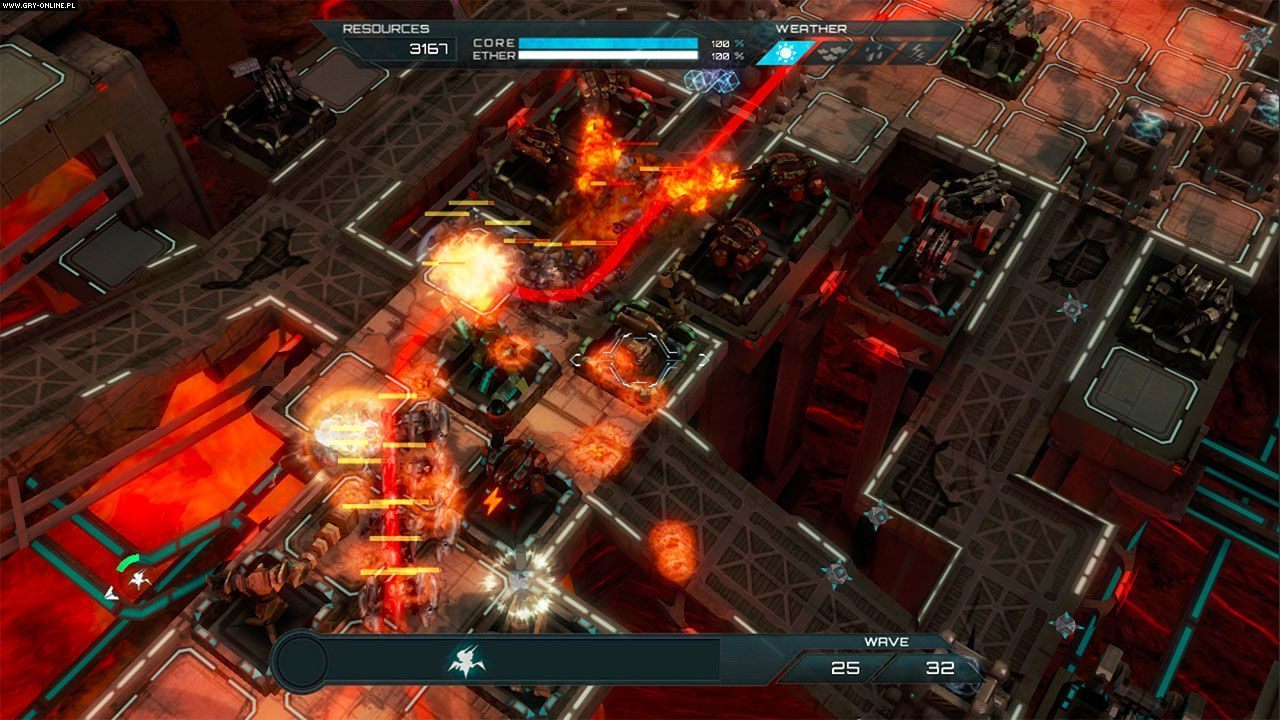Select the sunny weather icon
The height and width of the screenshot is (720, 1280).
(x=784, y=53)
